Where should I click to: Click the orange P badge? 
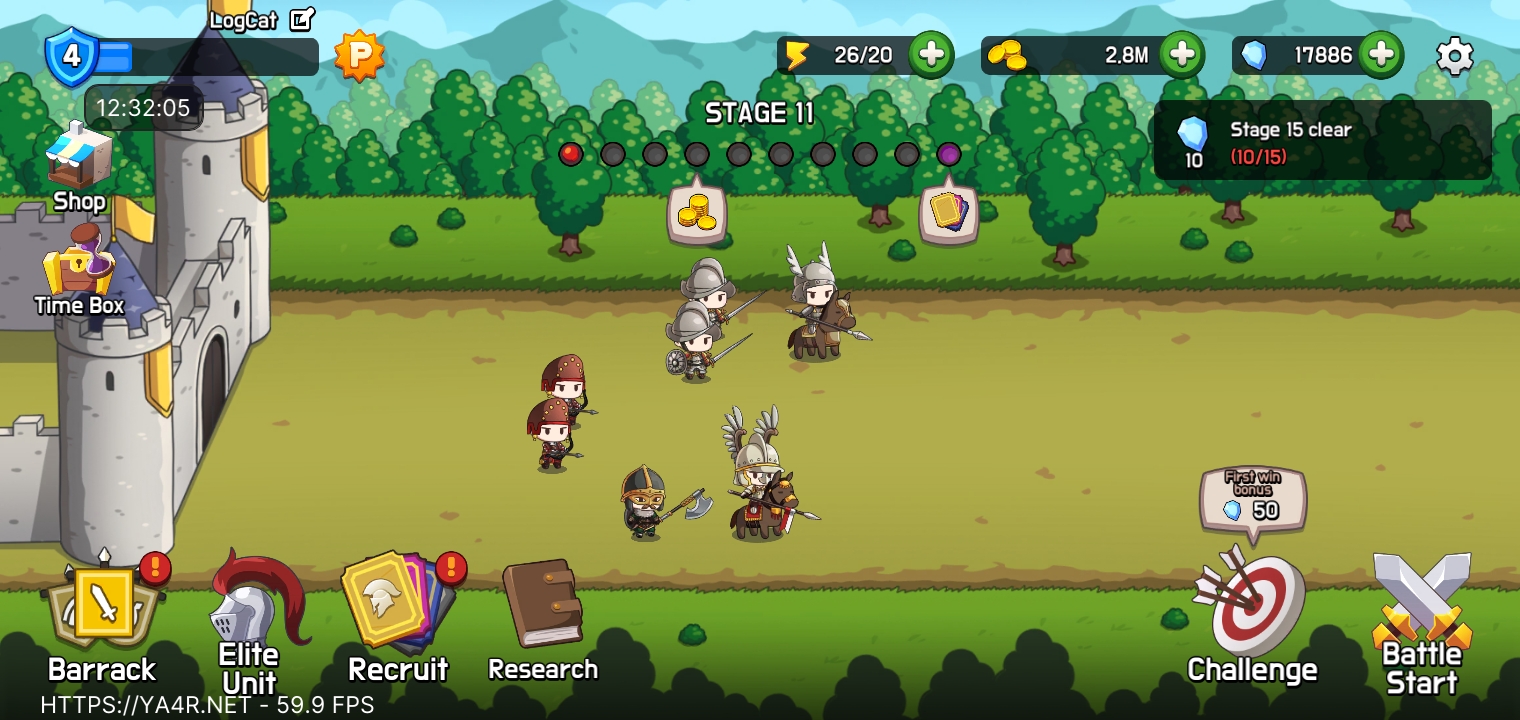coord(359,55)
